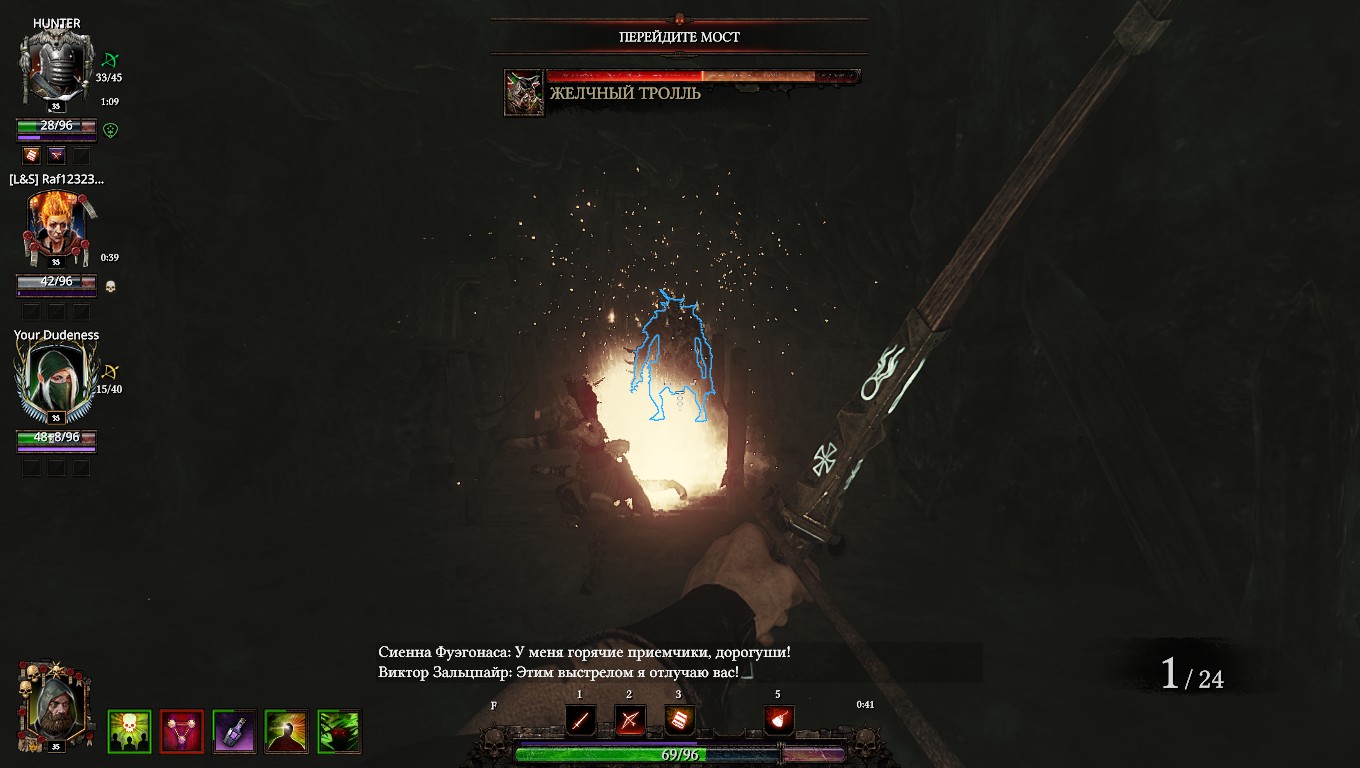Click the purple potion bottle buff icon
Image resolution: width=1360 pixels, height=768 pixels.
234,731
